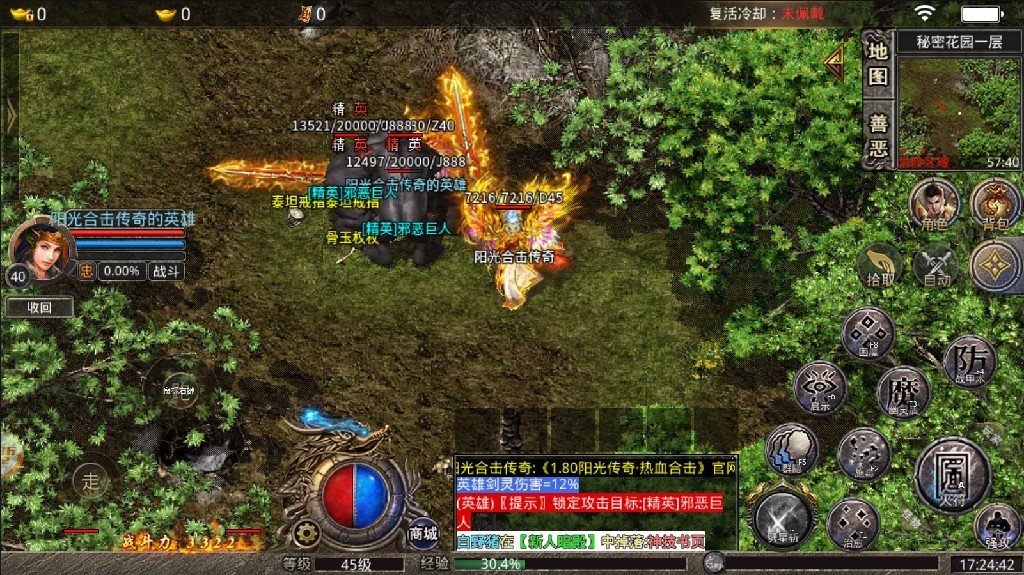
Task: Activate the 防 defense skill
Action: (x=968, y=360)
